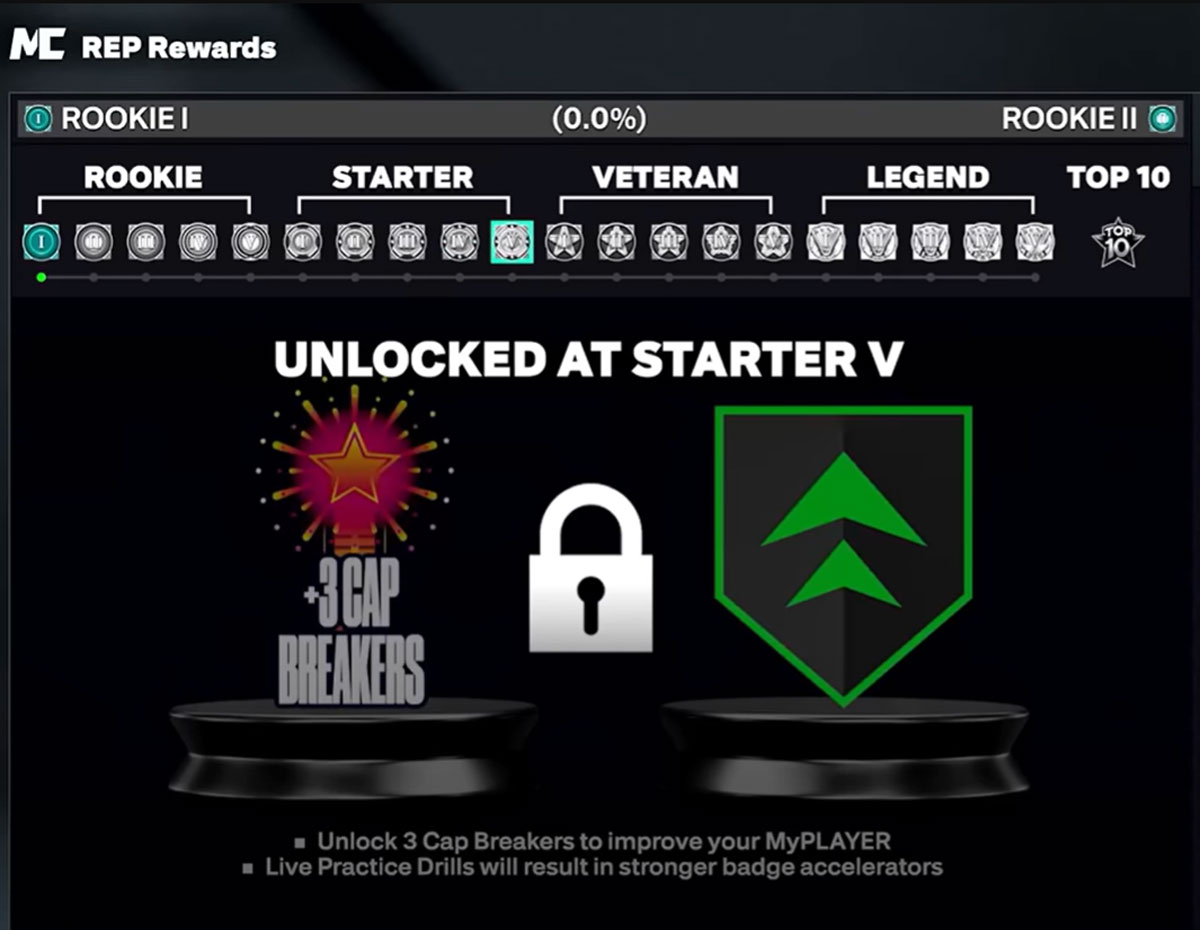
Task: Select the Rookie I rep badge
Action: [x=41, y=242]
